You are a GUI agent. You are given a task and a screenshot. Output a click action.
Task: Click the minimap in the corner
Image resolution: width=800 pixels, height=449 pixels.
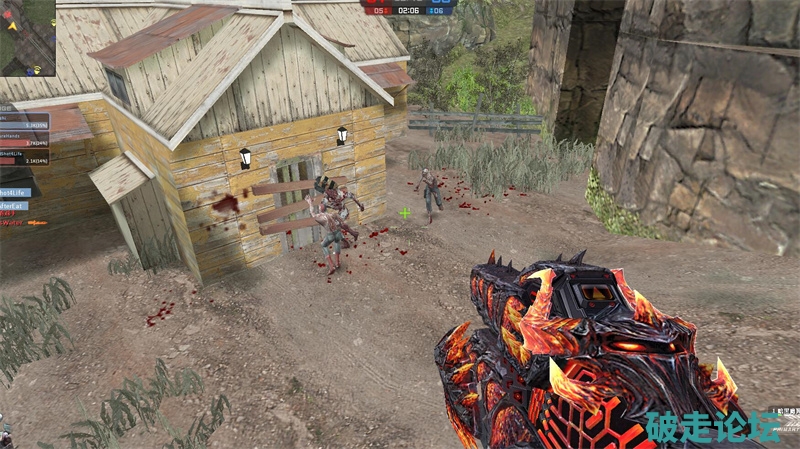[27, 38]
